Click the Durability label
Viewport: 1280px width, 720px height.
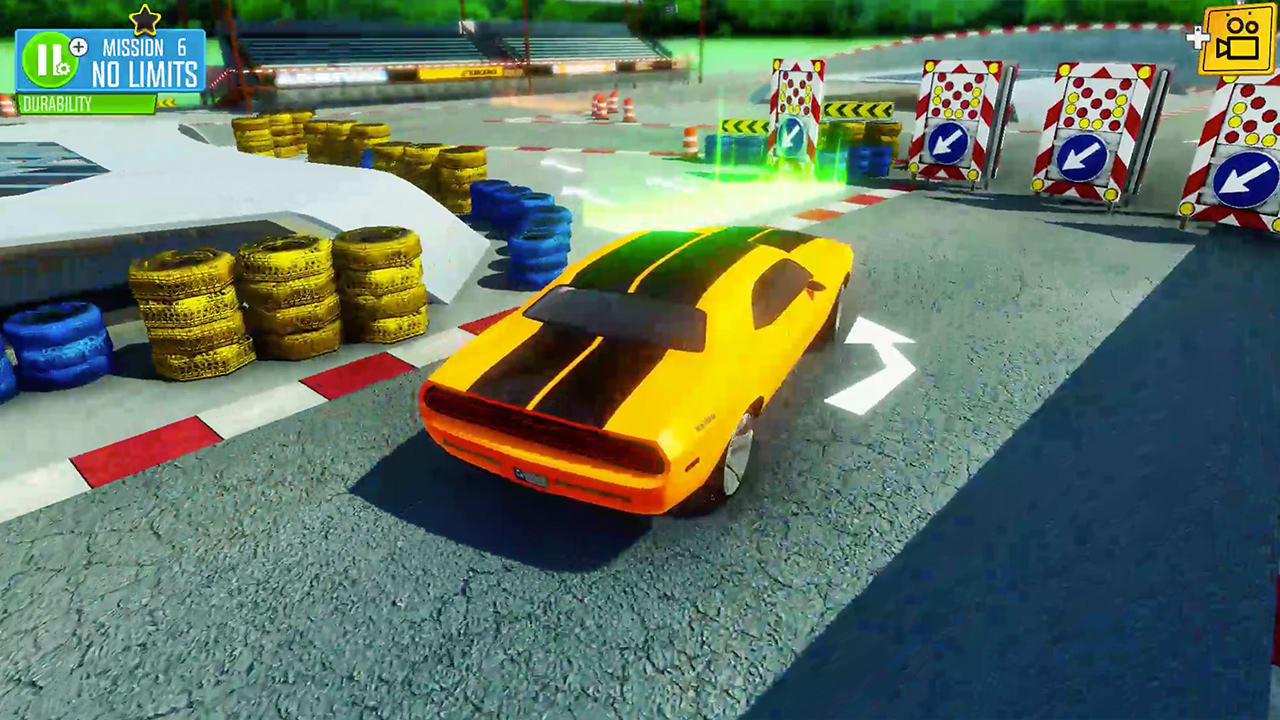(x=55, y=102)
